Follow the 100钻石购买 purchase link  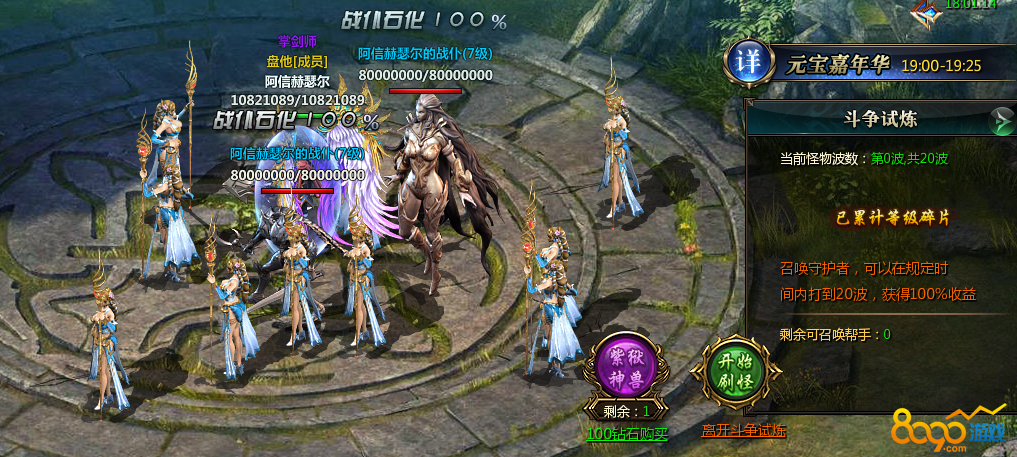[x=628, y=434]
